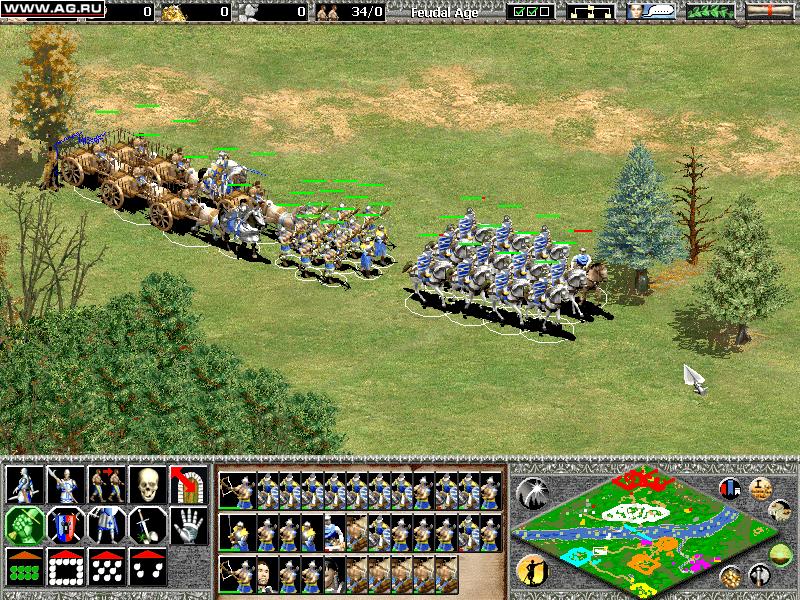Viewport: 800px width, 600px height.
Task: Open the diplomacy laurel button
Action: pos(710,12)
